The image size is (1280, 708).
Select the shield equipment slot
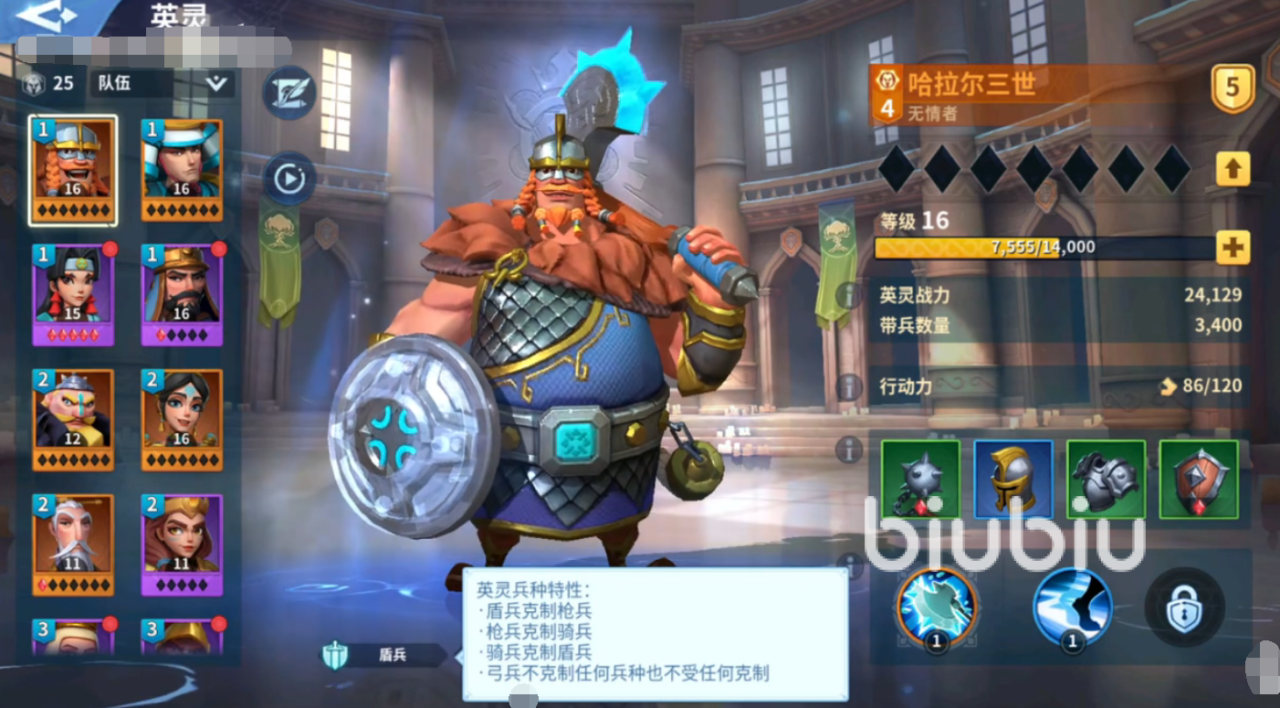pos(1198,479)
